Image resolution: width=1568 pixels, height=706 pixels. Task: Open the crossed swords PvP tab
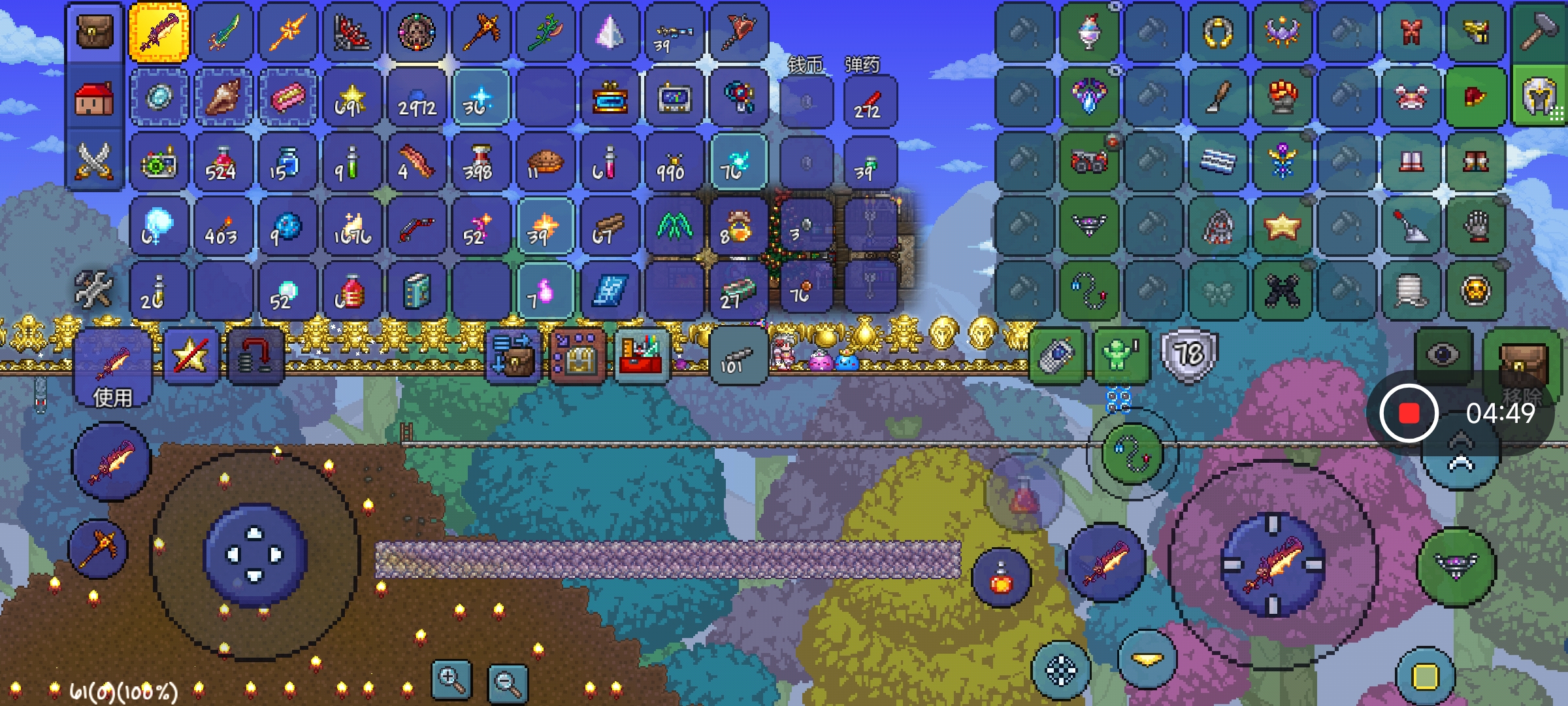[x=95, y=161]
